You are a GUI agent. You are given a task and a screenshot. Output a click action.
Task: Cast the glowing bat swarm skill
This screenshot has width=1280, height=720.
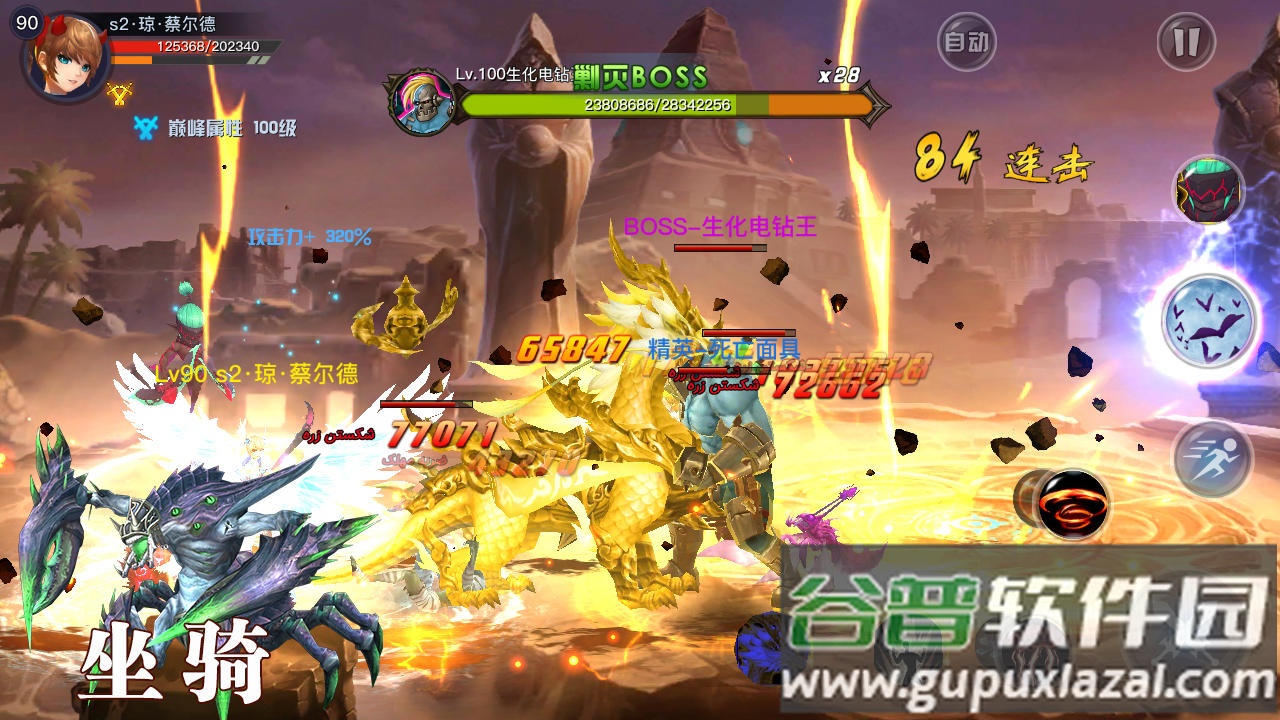pos(1209,322)
